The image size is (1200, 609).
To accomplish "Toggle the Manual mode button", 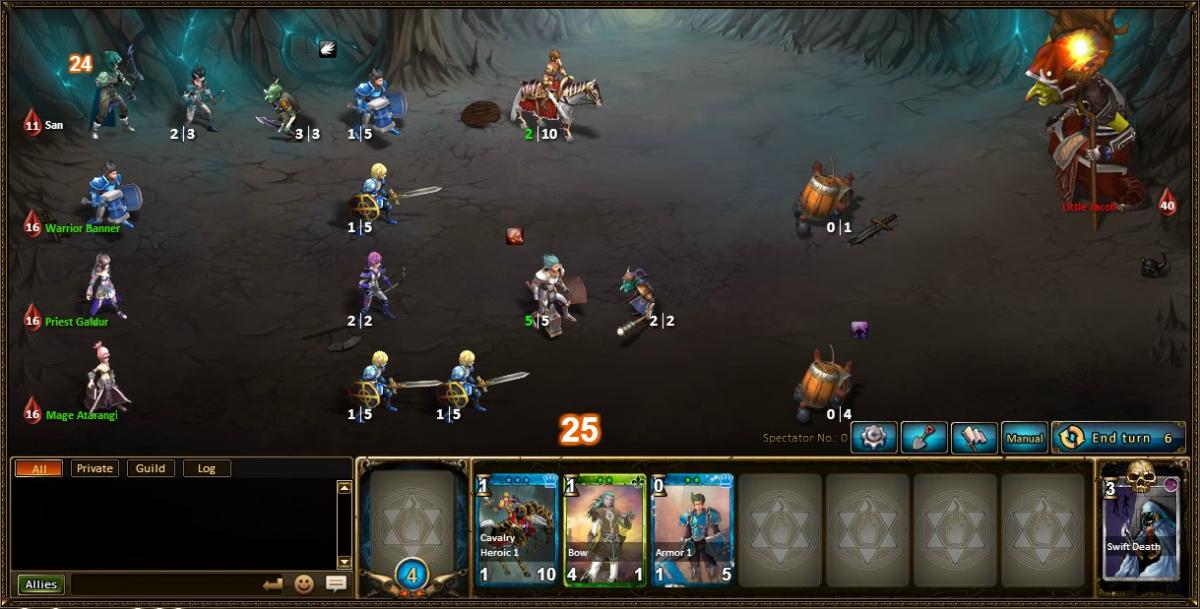I will pyautogui.click(x=1025, y=438).
